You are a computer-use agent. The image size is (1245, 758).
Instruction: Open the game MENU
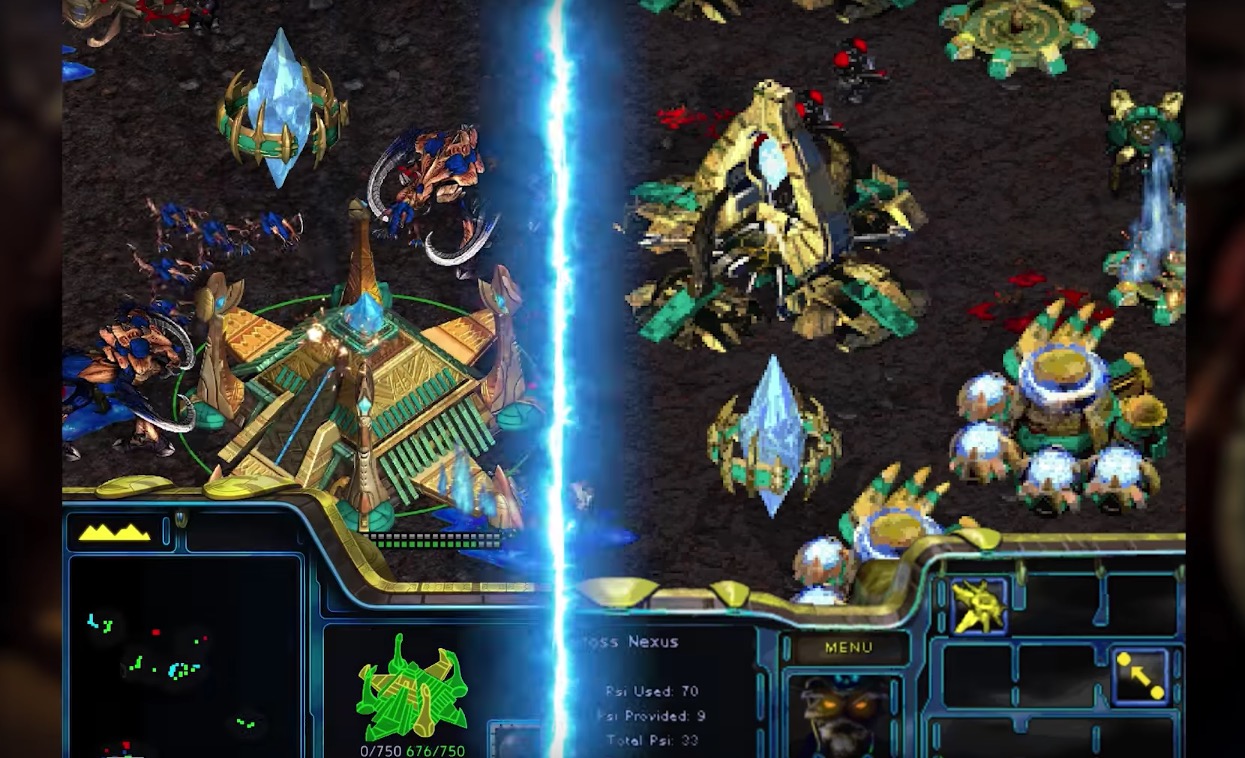point(848,648)
